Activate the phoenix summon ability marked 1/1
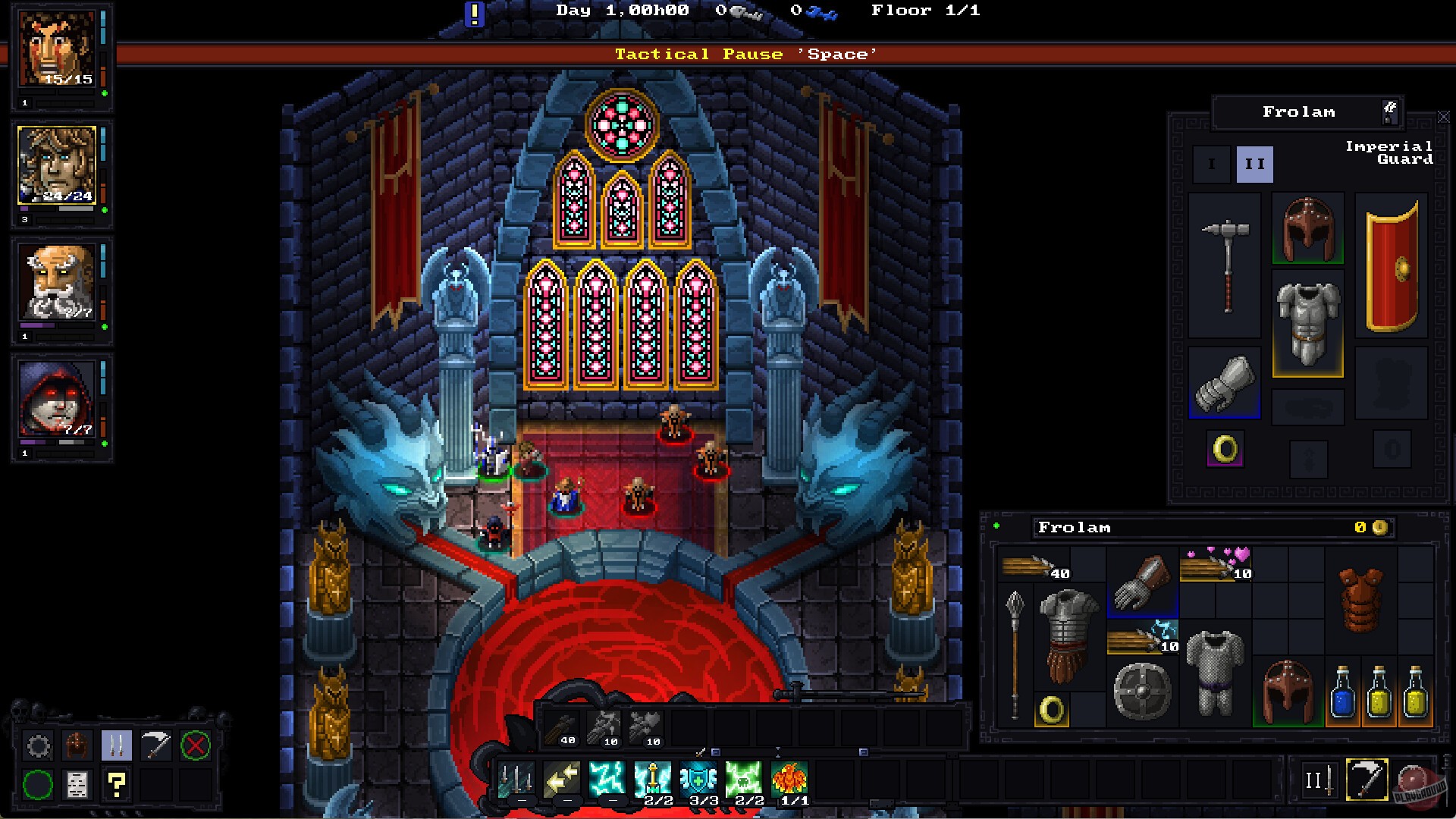The width and height of the screenshot is (1456, 819). [x=791, y=777]
